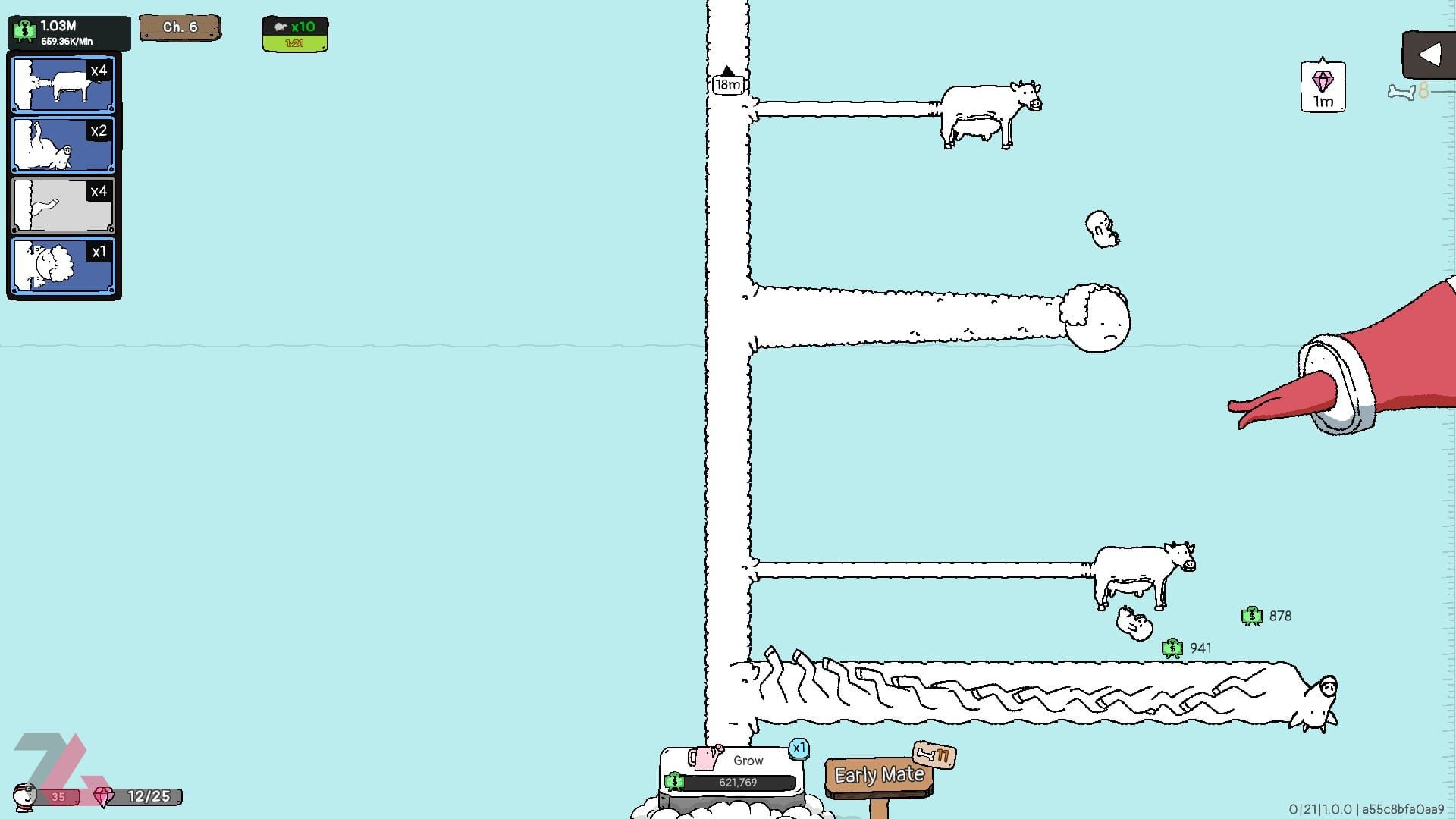The image size is (1456, 819).
Task: Choose the pig card marked x2
Action: point(63,144)
